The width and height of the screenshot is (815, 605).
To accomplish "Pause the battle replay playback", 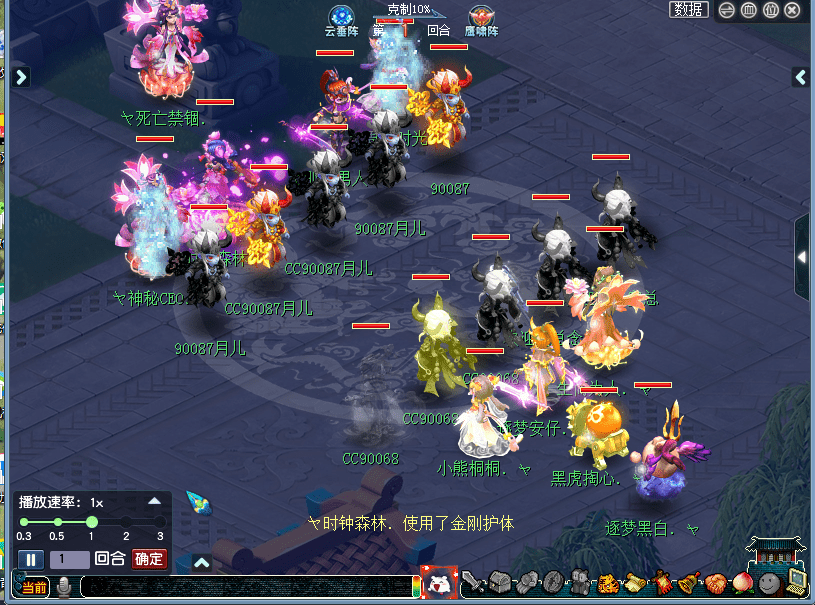I will [30, 560].
